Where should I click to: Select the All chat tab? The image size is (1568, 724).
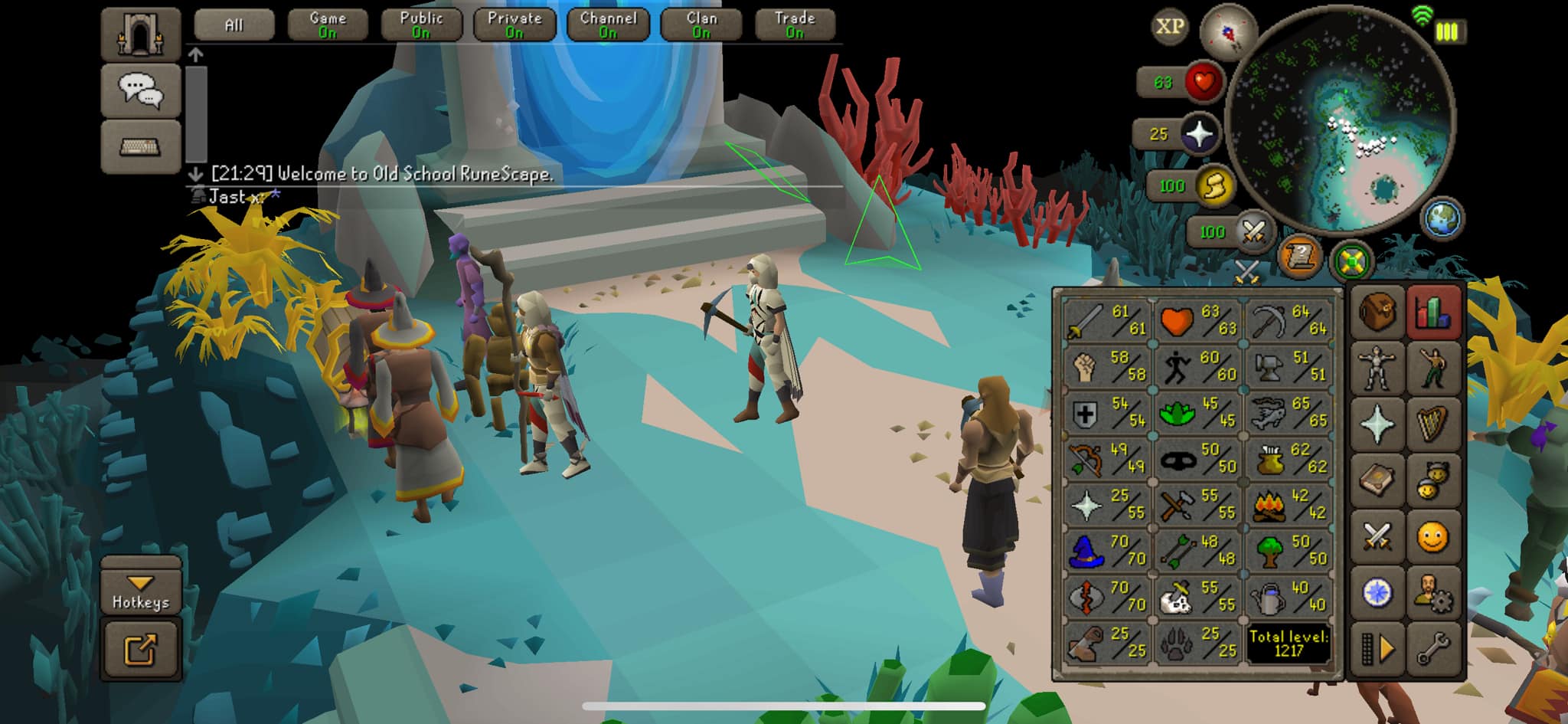tap(234, 25)
